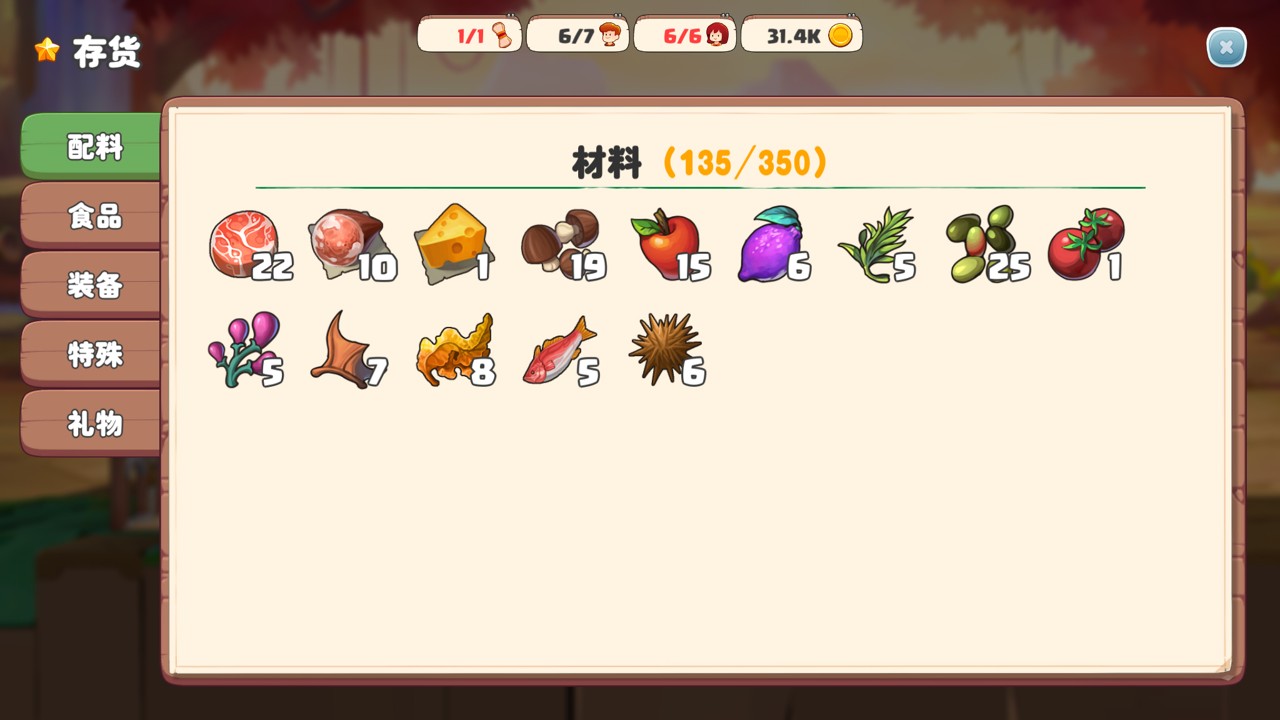1280x720 pixels.
Task: Open the 食品 food tab
Action: pyautogui.click(x=94, y=216)
